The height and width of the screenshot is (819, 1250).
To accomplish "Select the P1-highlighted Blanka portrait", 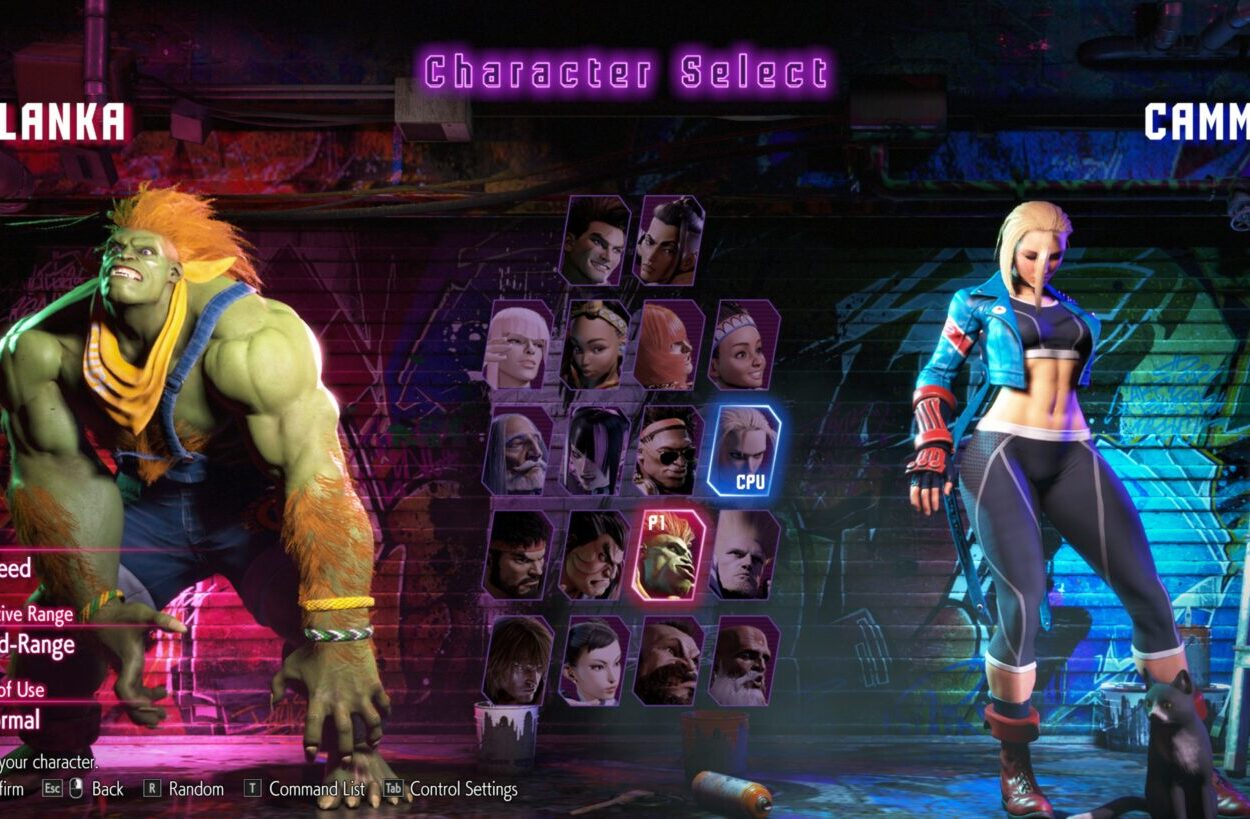I will pos(669,556).
